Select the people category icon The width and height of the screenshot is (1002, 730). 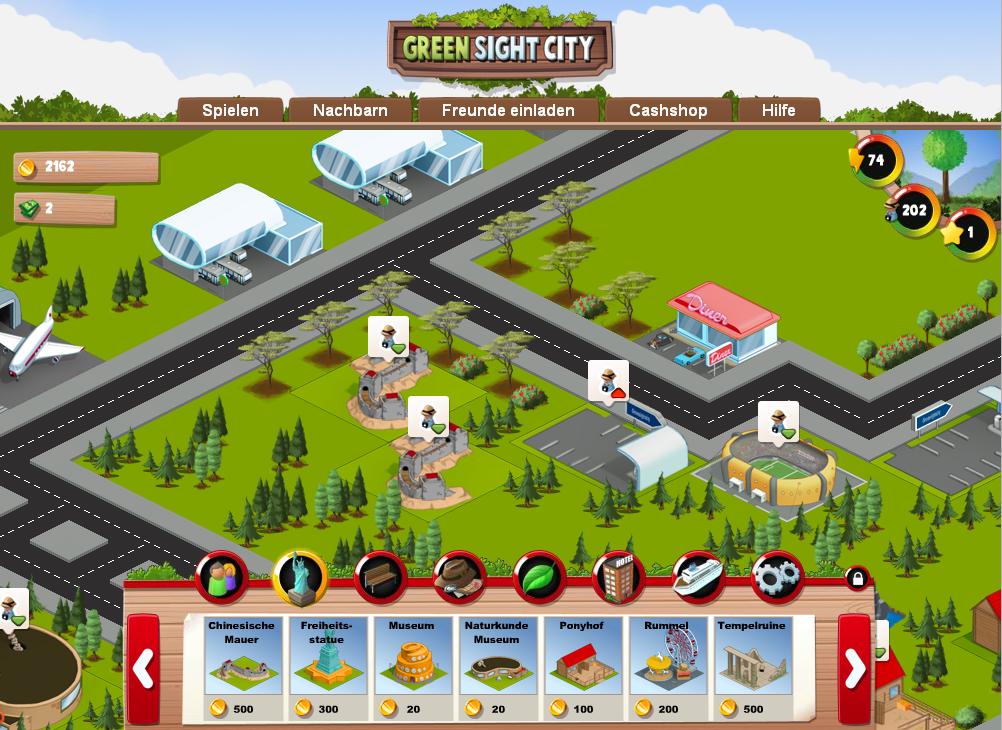tap(221, 577)
